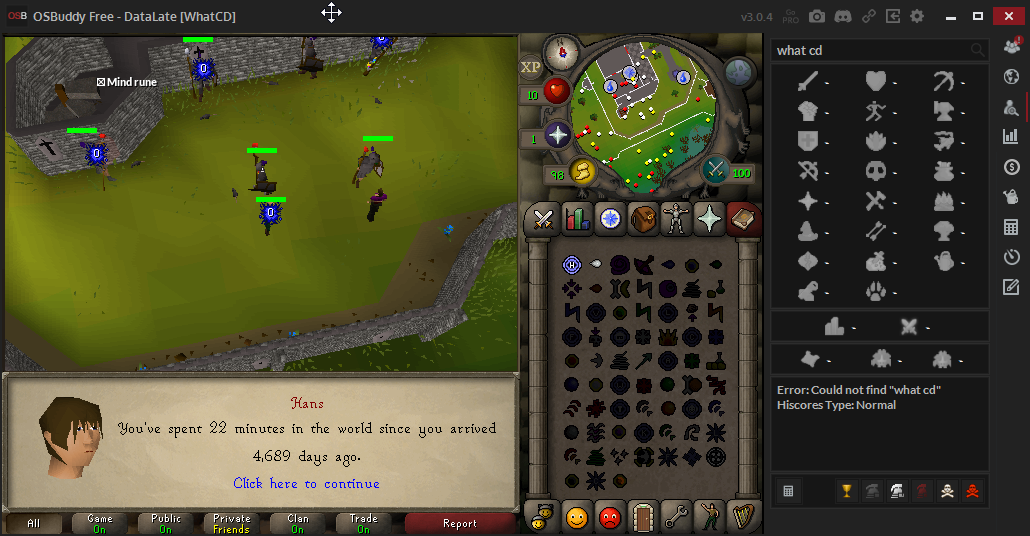Open the world map globe orb
This screenshot has height=536, width=1030.
pyautogui.click(x=739, y=71)
